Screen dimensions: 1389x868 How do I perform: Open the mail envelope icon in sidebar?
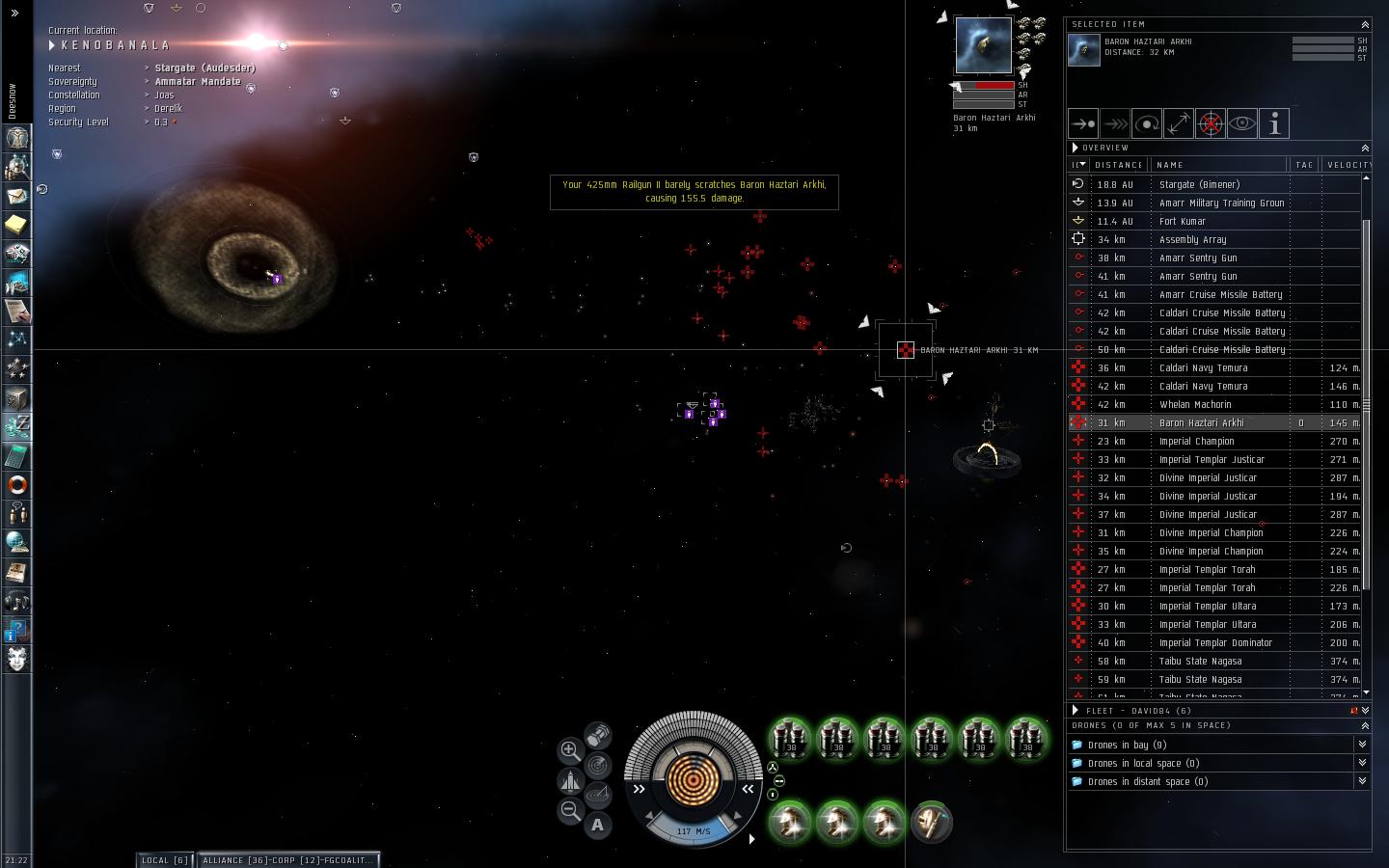[x=17, y=196]
